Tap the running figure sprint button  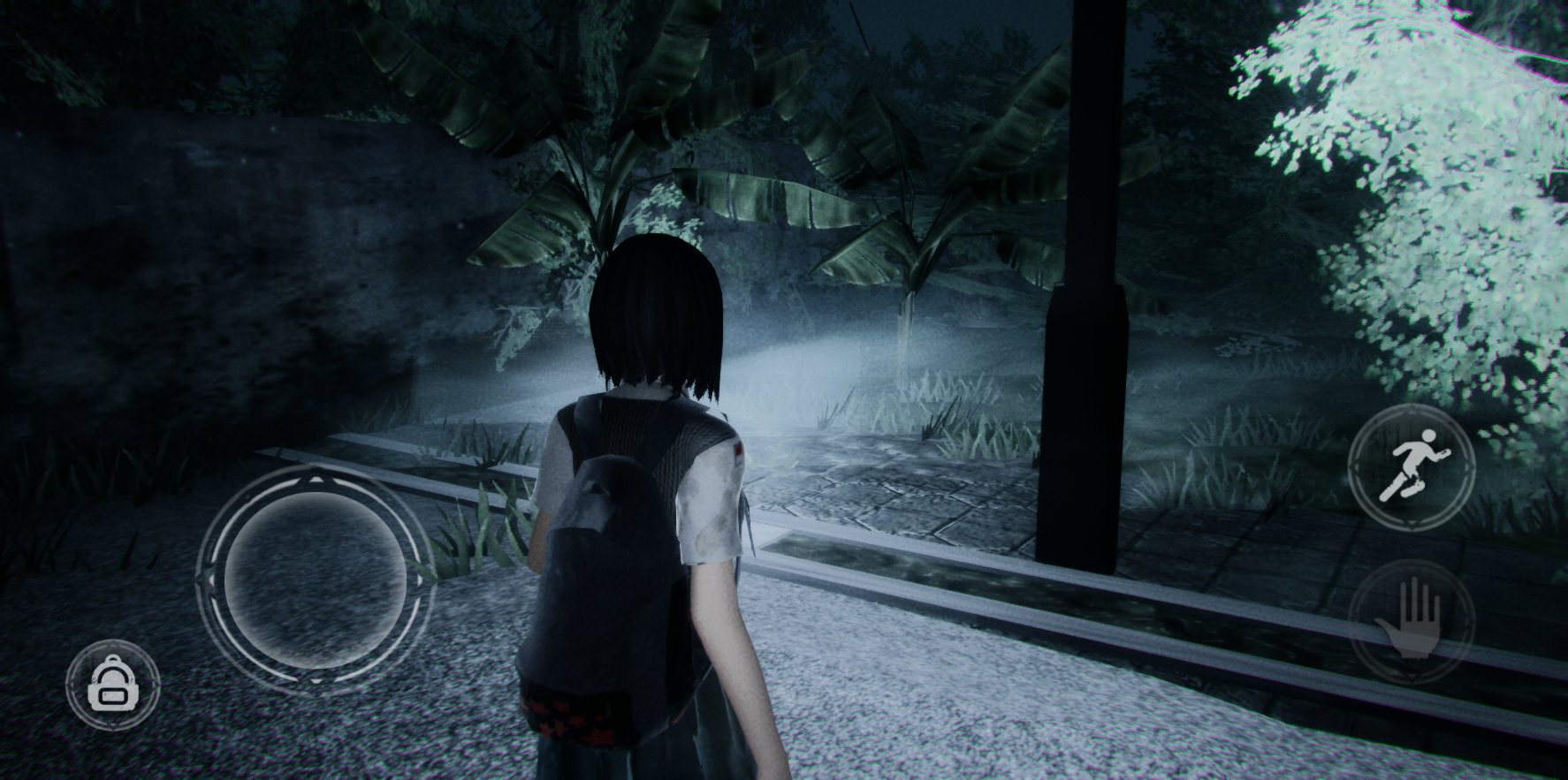point(1414,468)
